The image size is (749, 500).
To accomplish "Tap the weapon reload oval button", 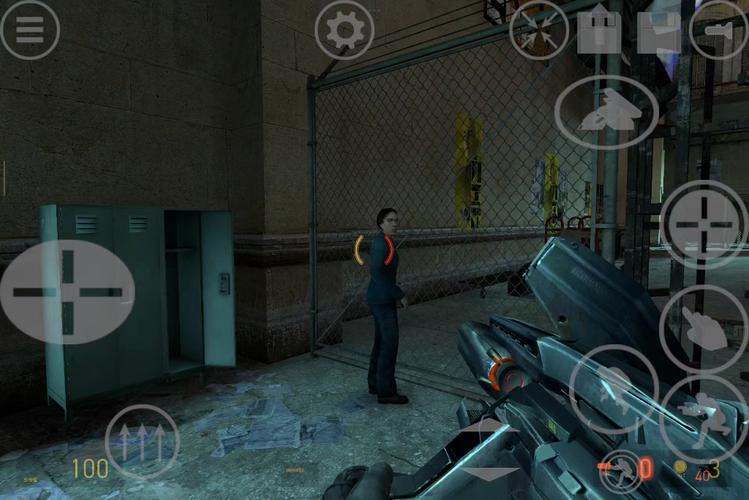I will click(606, 112).
